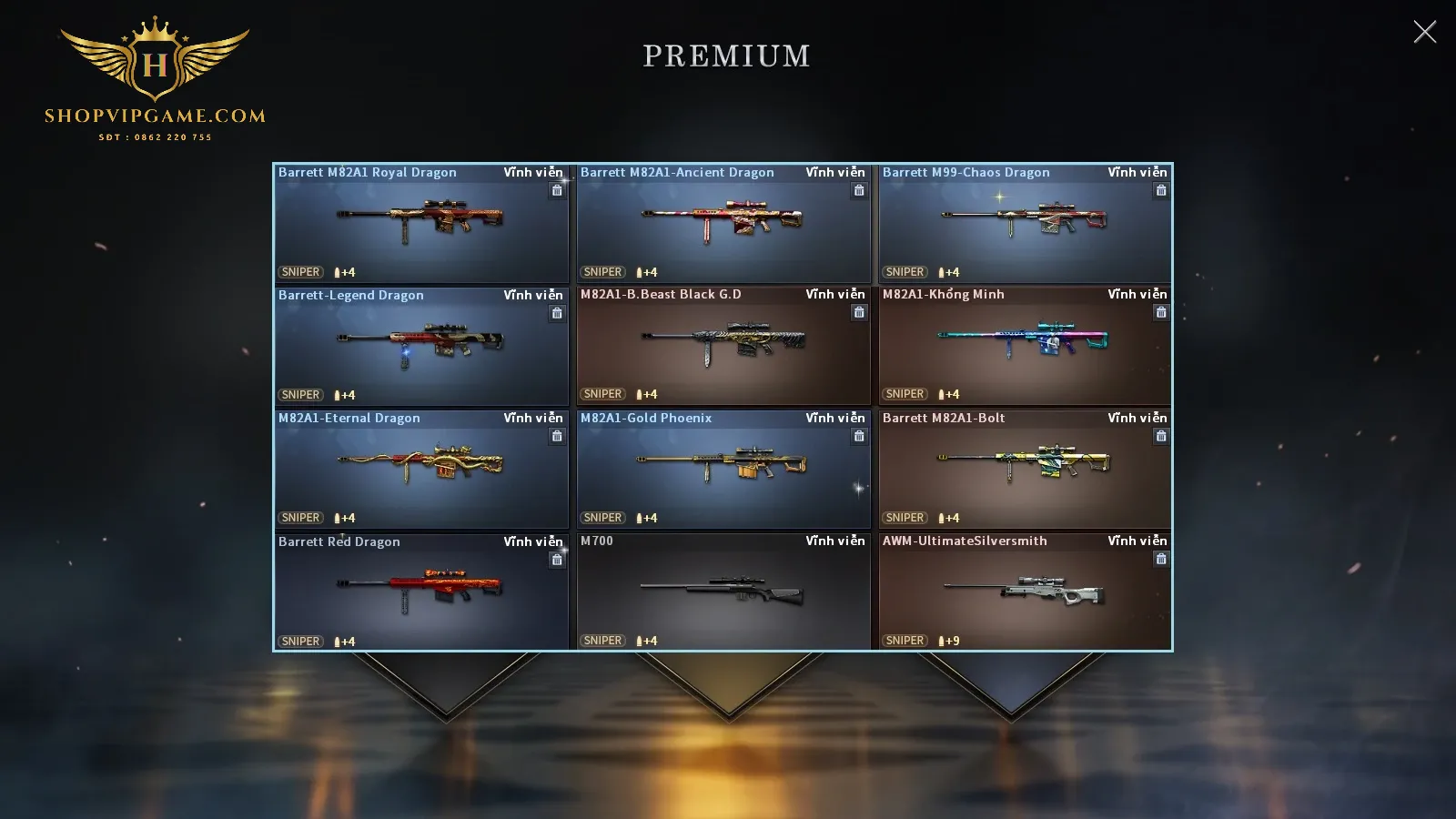Click the trash icon on Barrett-Legend Dragon

(x=557, y=313)
